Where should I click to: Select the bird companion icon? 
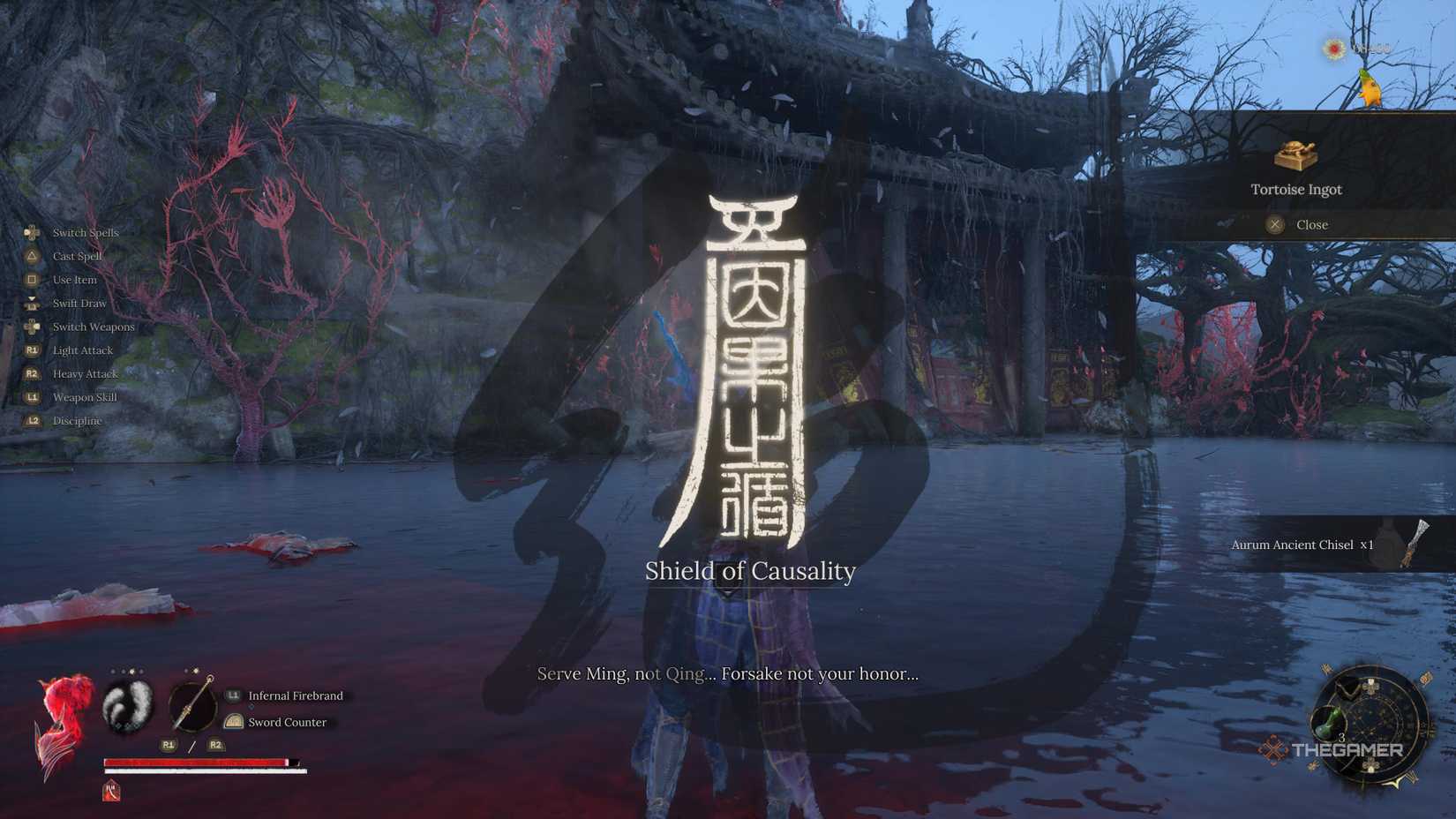1370,88
